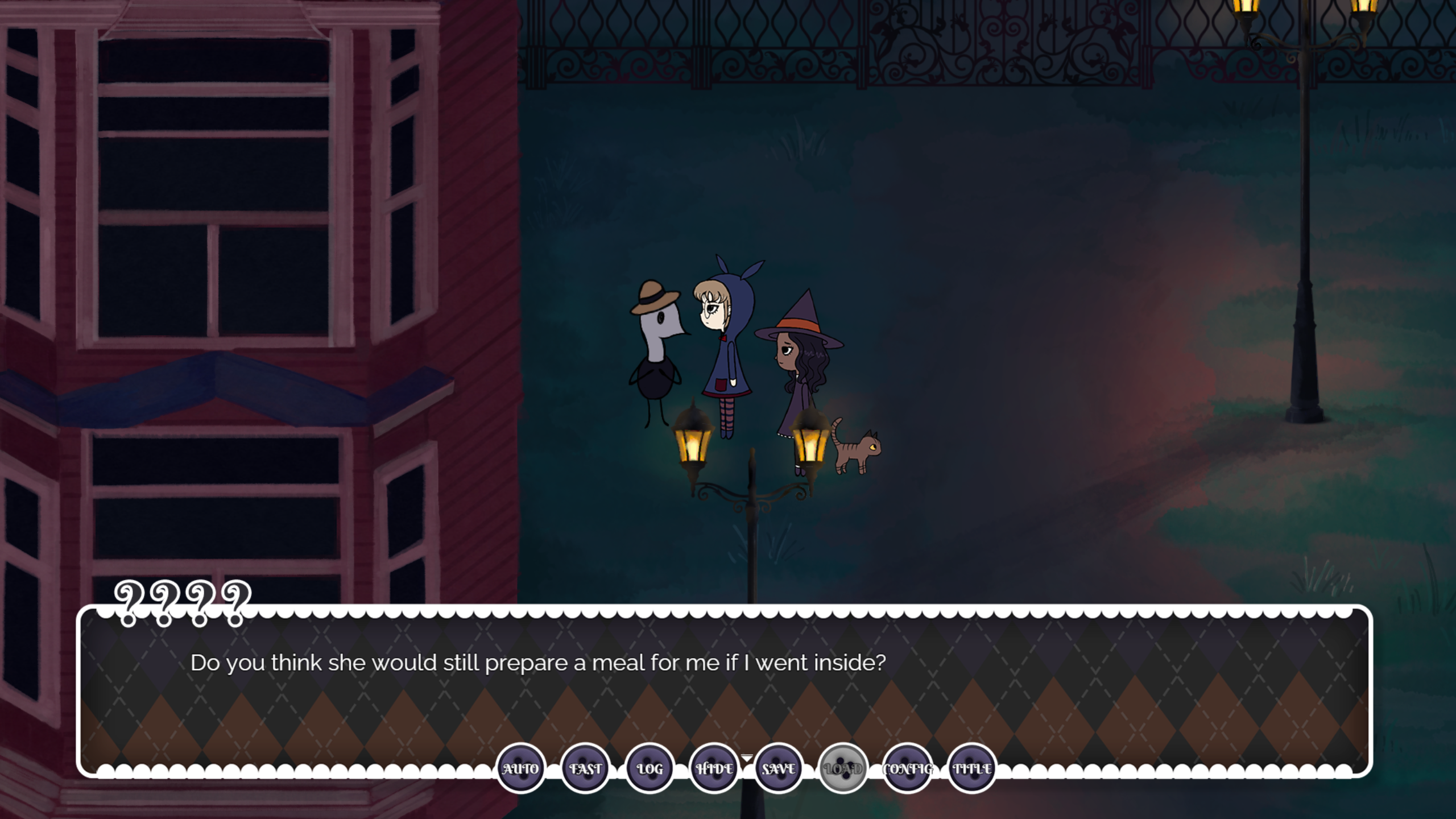The height and width of the screenshot is (819, 1456).
Task: Open the CONFIG settings
Action: pos(908,768)
